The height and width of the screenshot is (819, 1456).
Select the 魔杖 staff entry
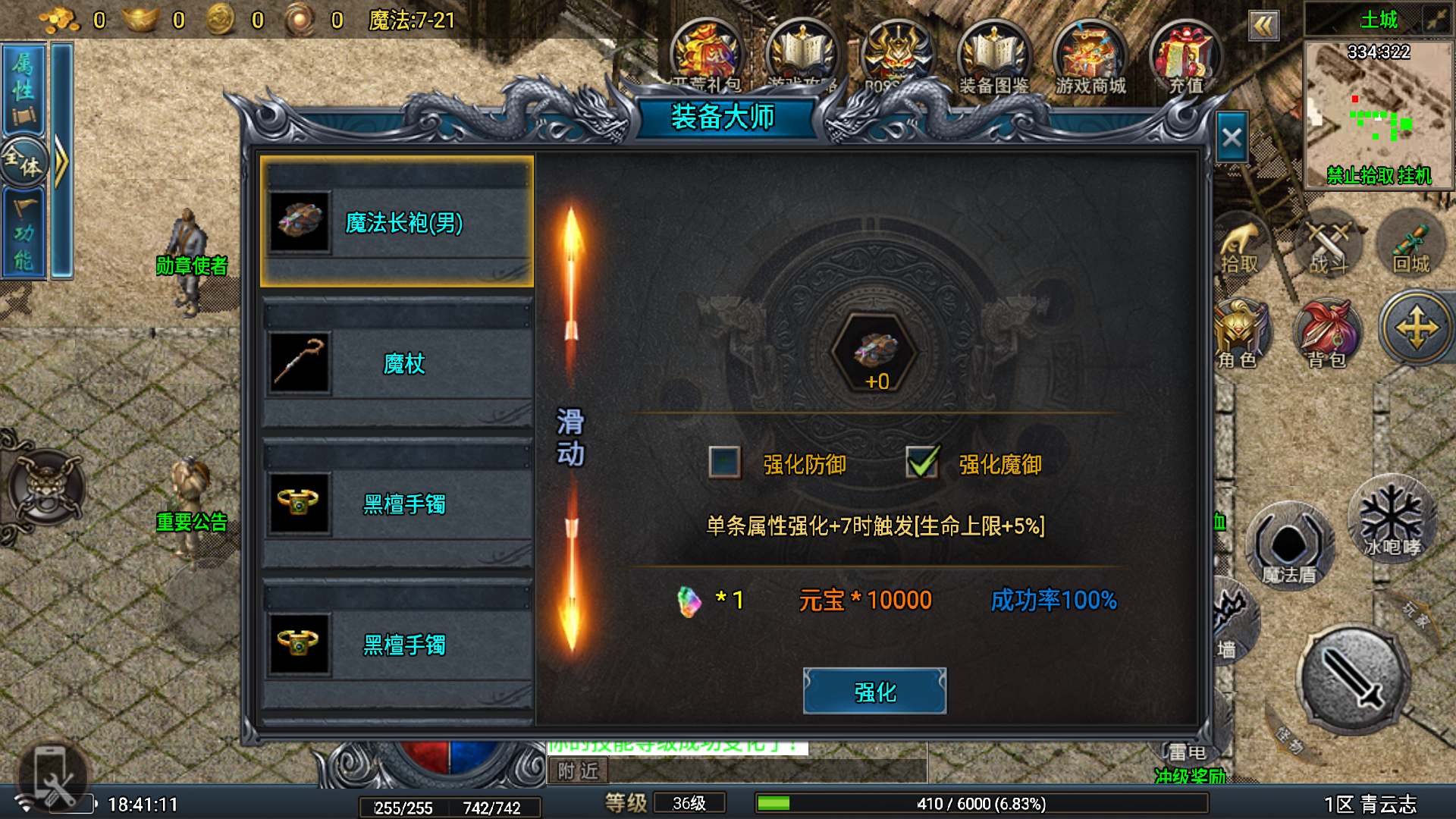(397, 363)
